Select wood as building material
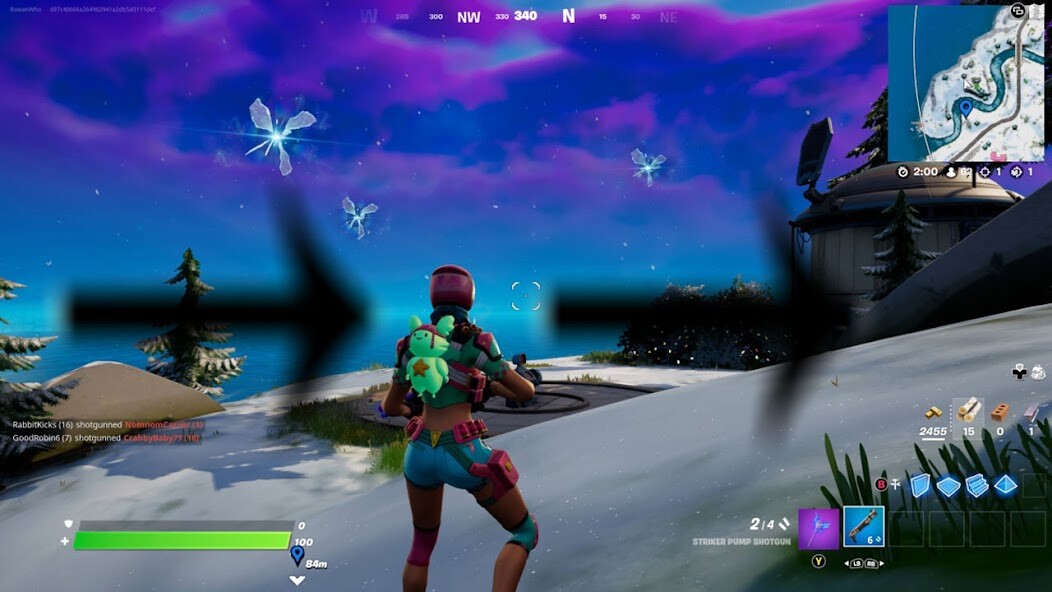Image resolution: width=1052 pixels, height=592 pixels. pos(968,411)
